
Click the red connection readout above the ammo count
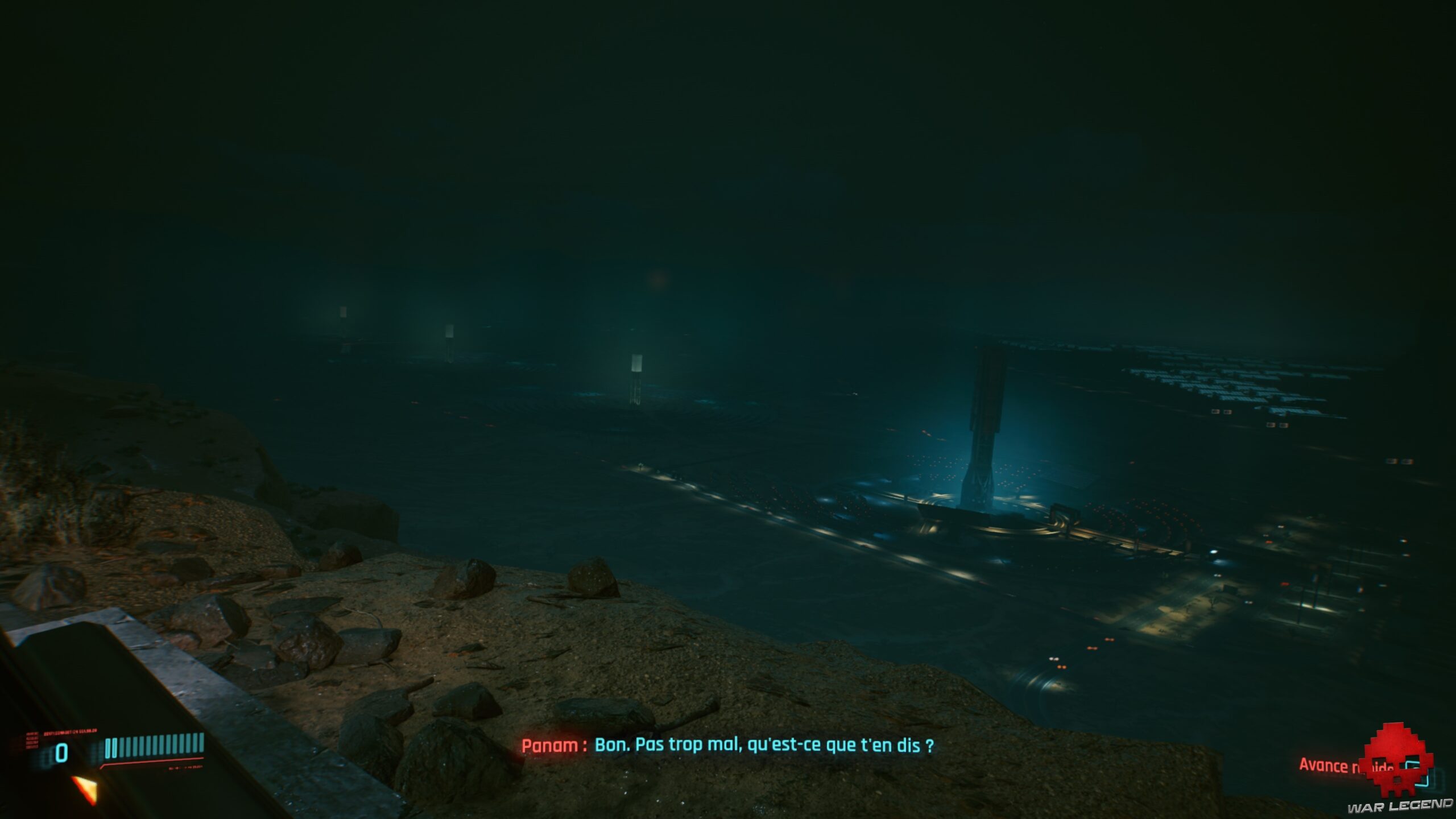pos(69,734)
